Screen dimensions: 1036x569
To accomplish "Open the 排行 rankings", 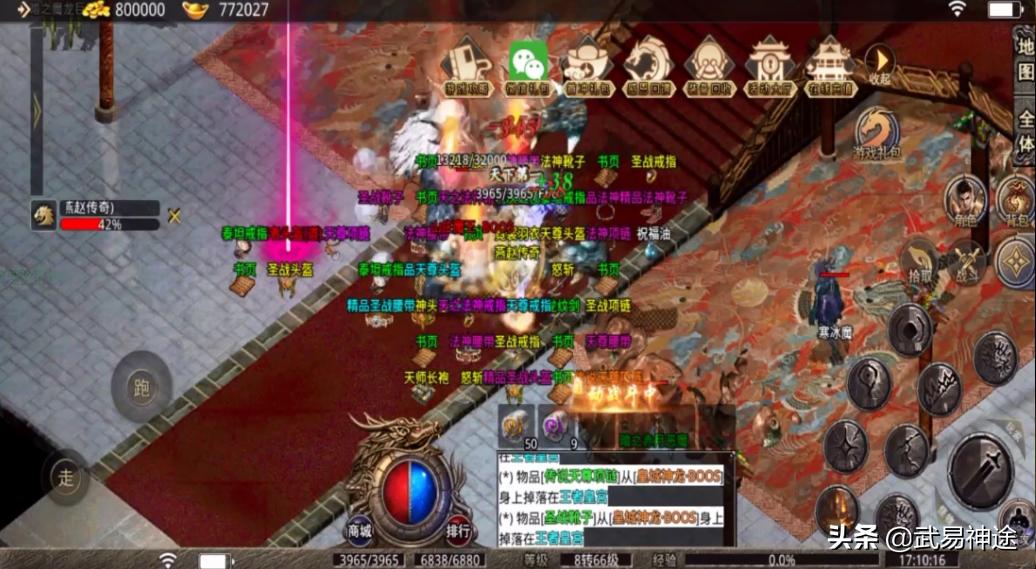I will coord(458,529).
